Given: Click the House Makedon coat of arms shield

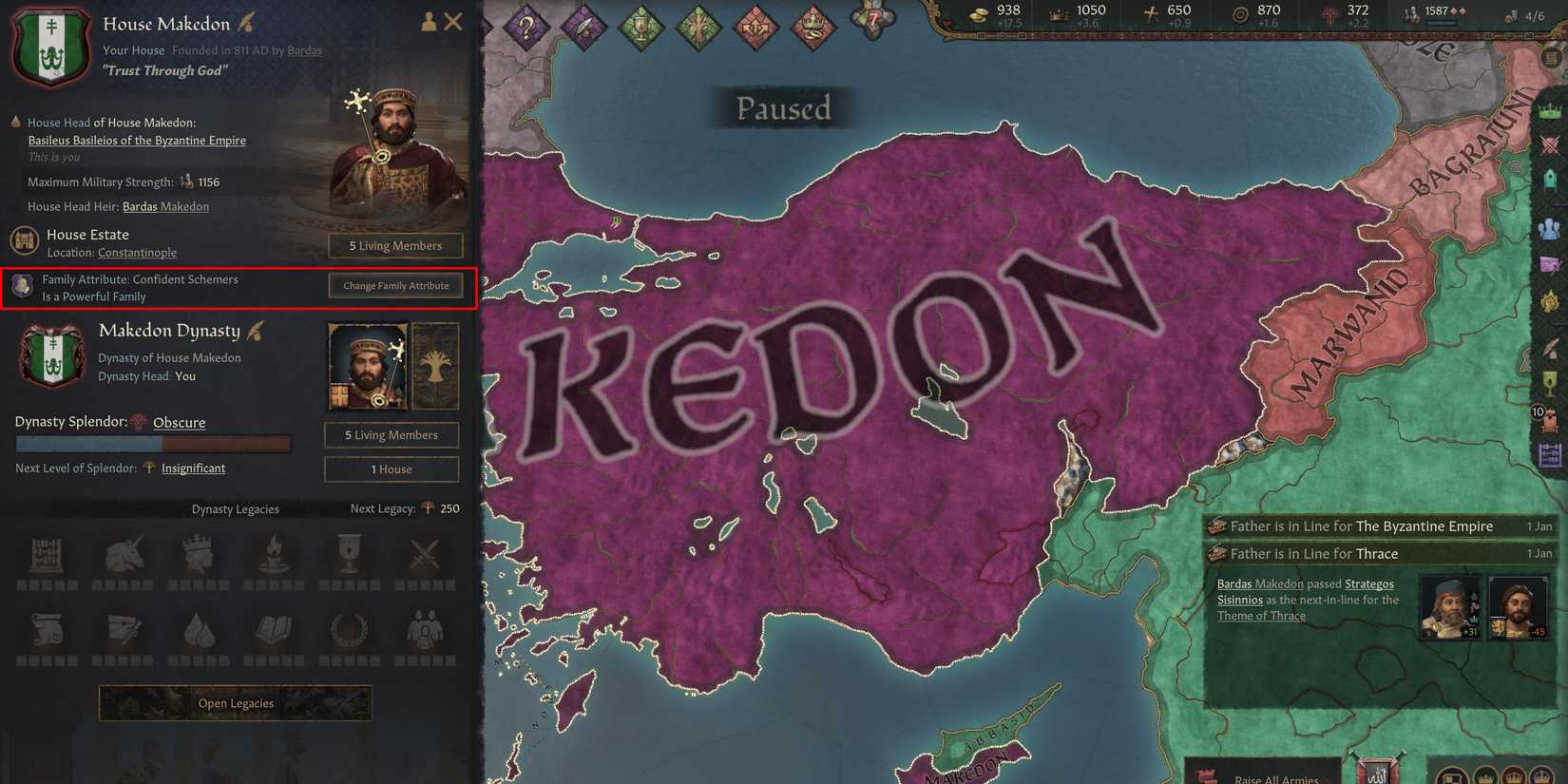Looking at the screenshot, I should pos(51,46).
